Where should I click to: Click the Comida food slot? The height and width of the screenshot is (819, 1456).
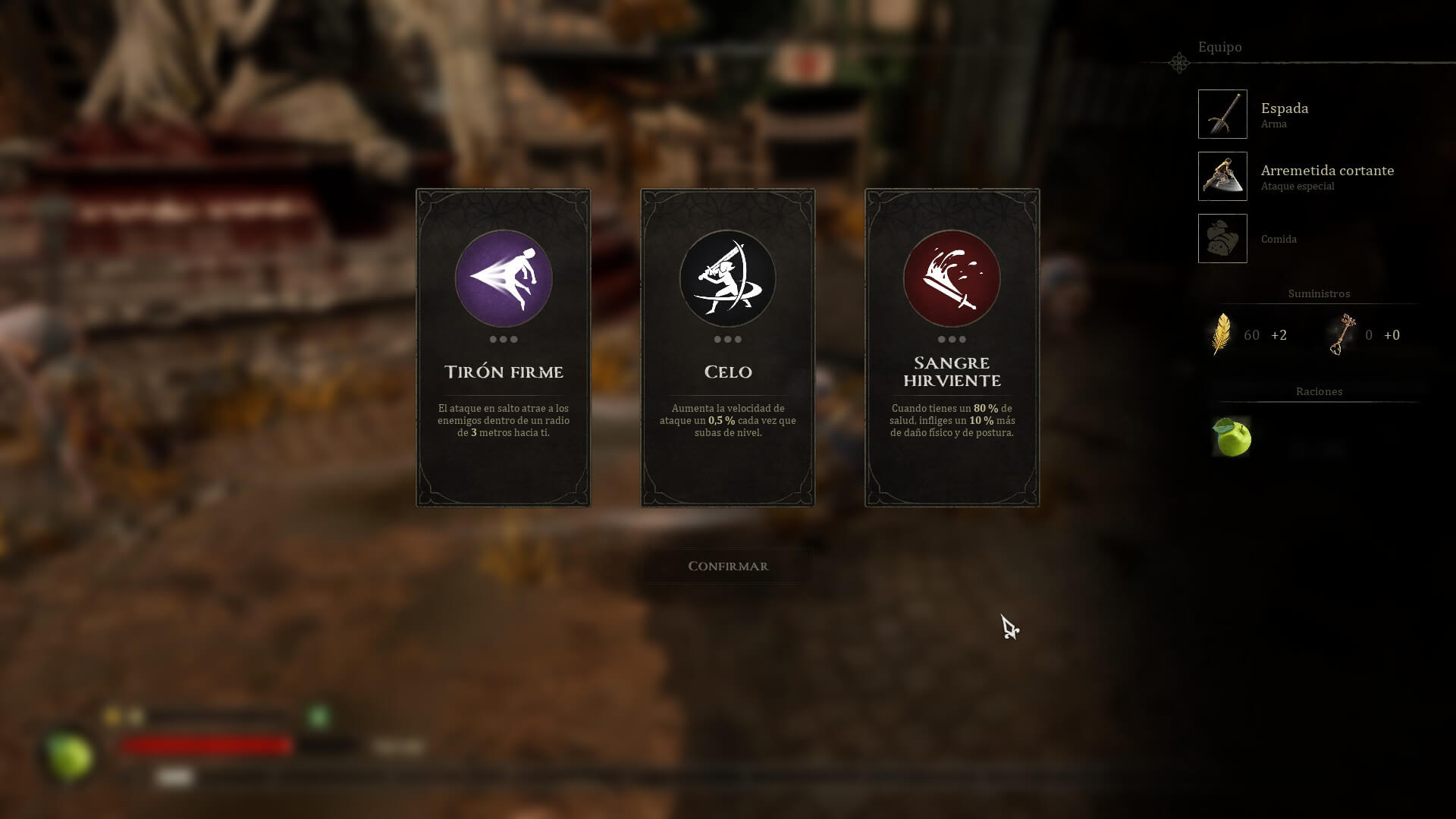(1222, 239)
